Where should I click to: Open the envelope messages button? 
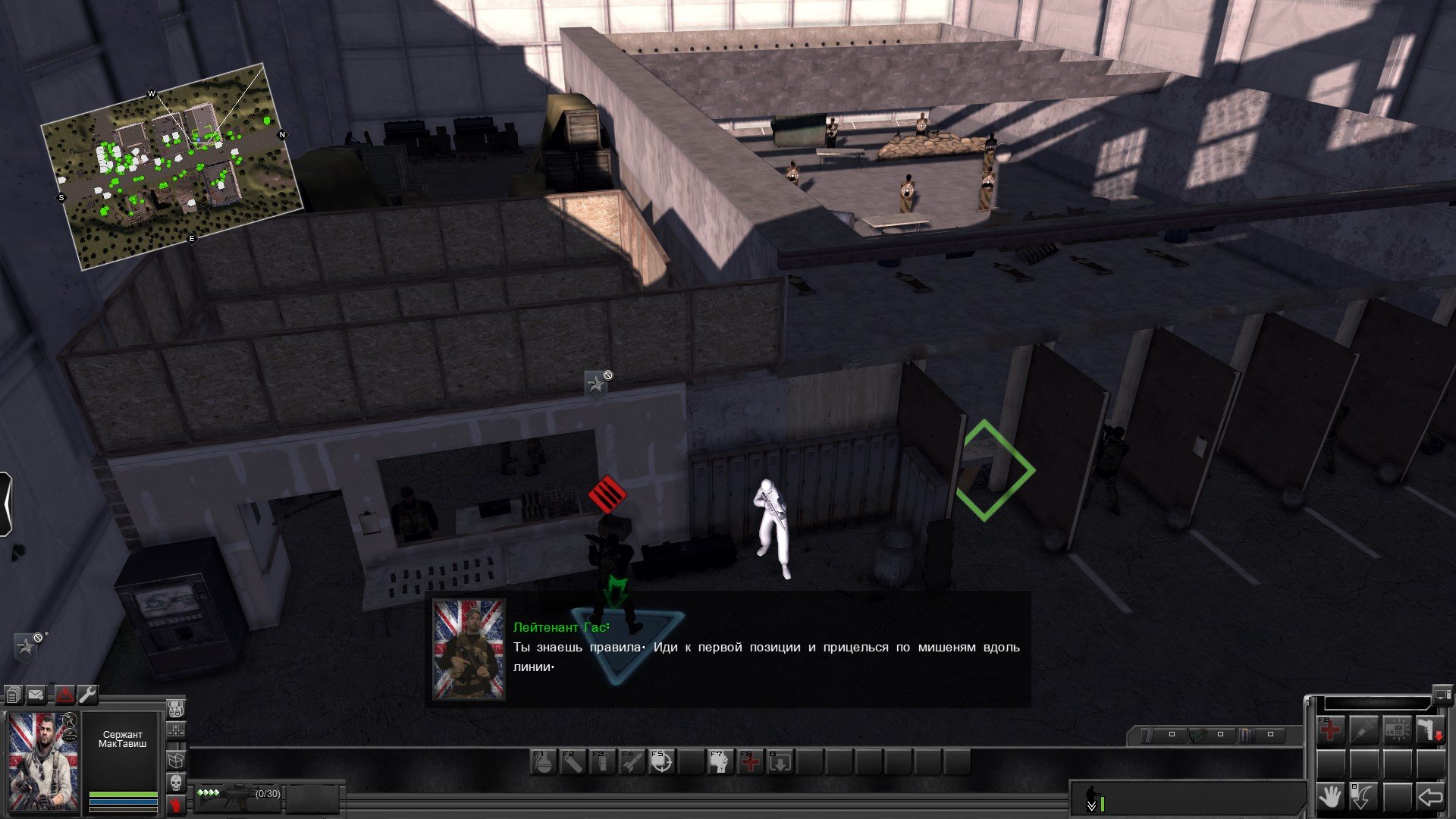click(36, 695)
